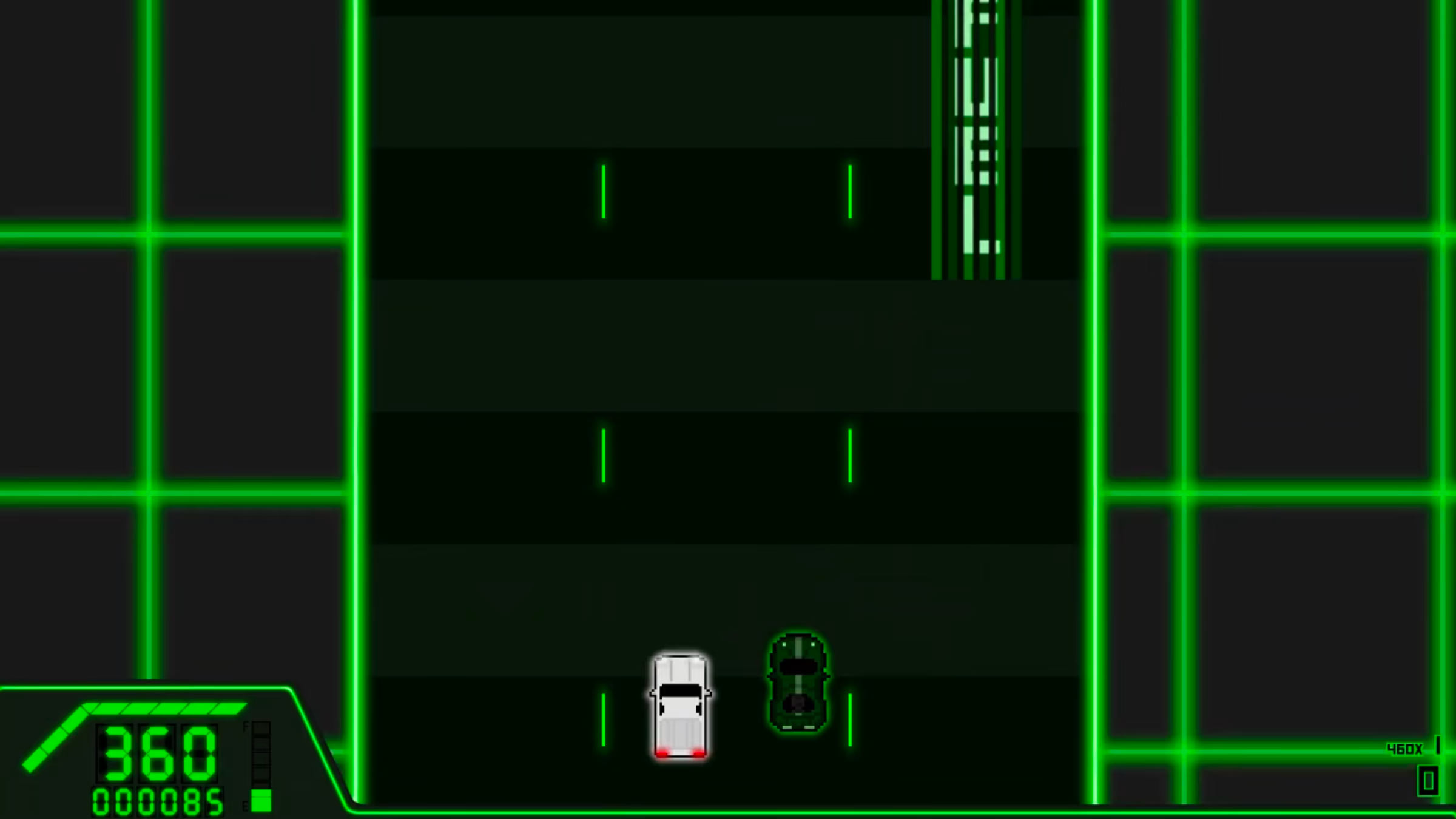1456x819 pixels.
Task: Click the left glowing road boundary line
Action: (356, 364)
